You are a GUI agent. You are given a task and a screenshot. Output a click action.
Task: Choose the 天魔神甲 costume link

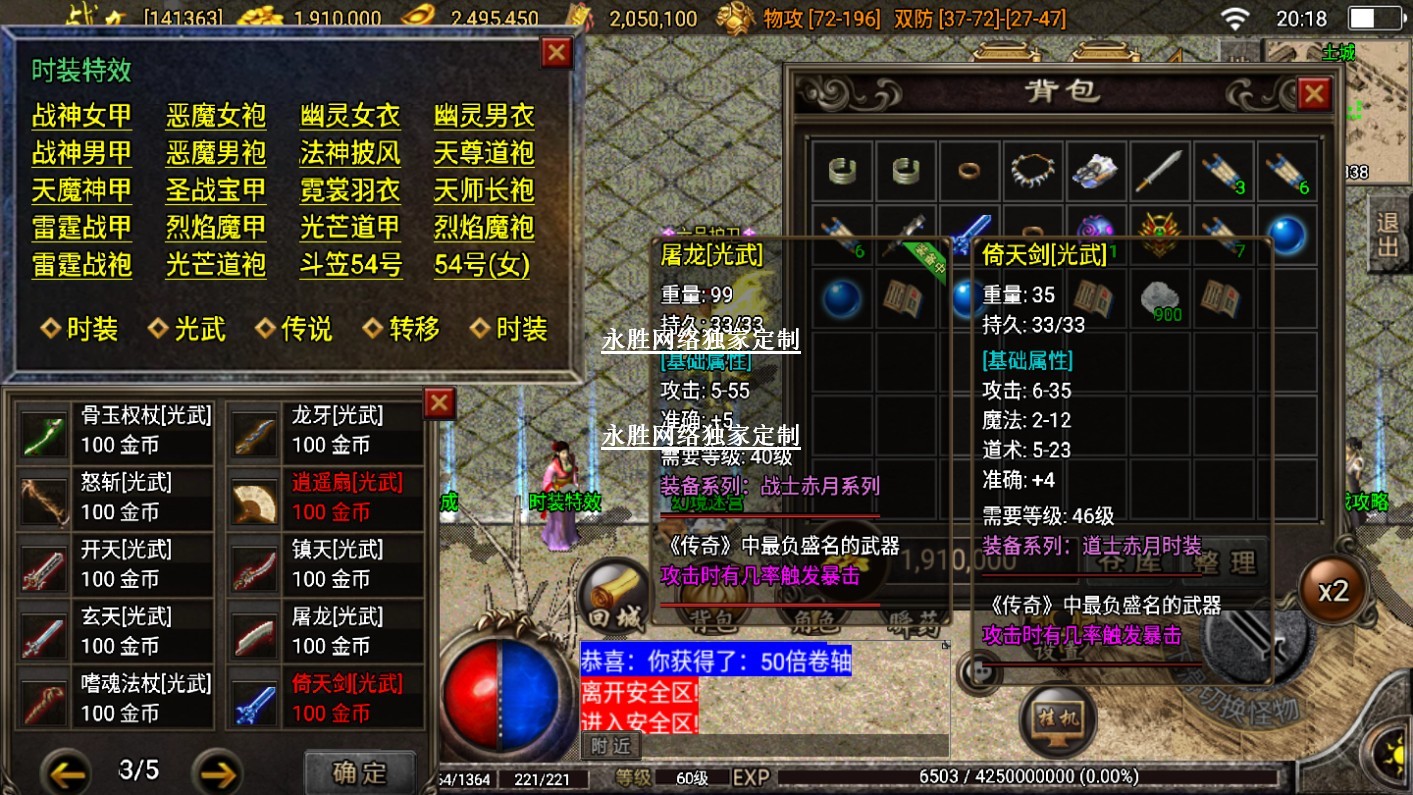pos(81,190)
